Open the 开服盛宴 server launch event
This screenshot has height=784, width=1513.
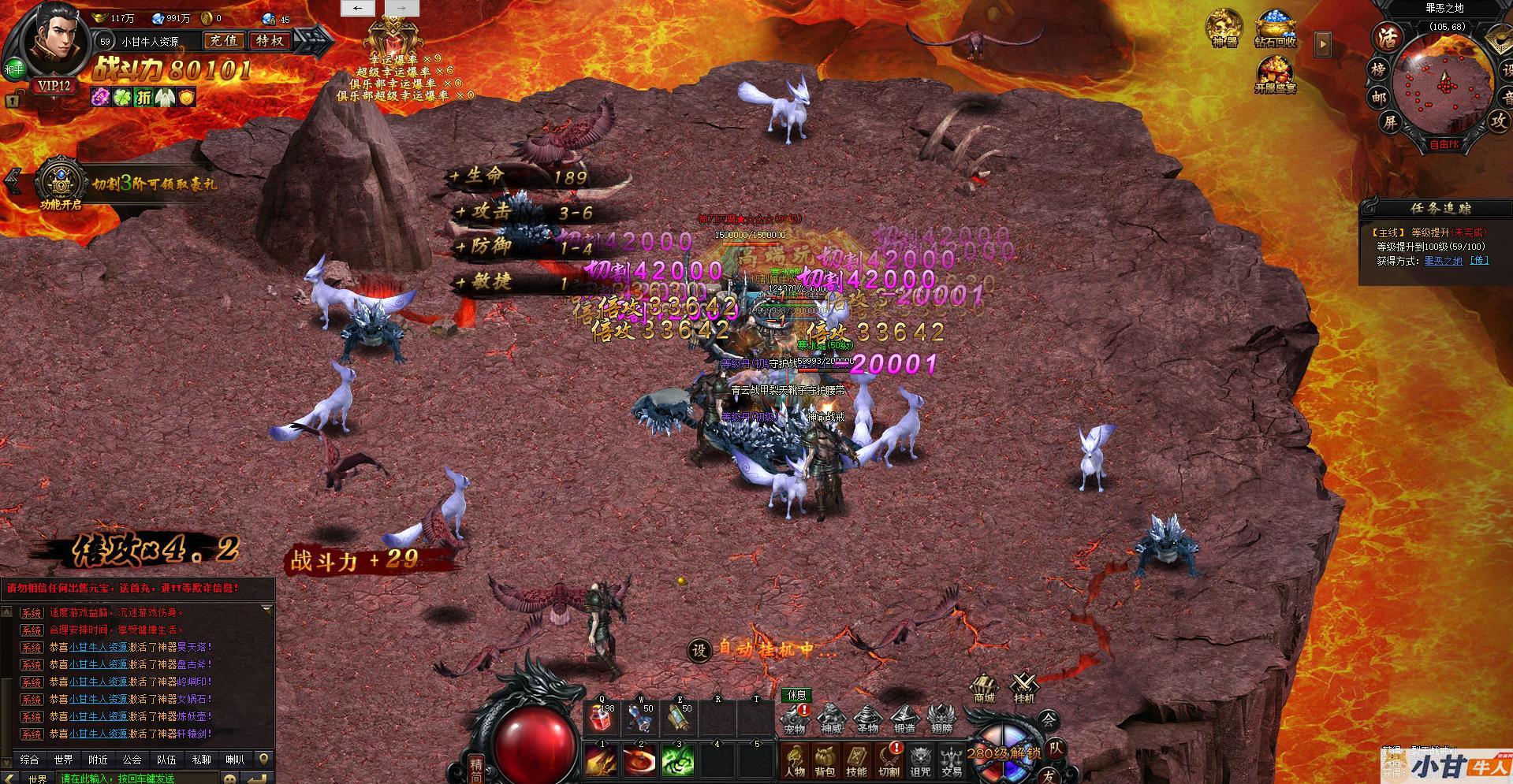[1275, 75]
